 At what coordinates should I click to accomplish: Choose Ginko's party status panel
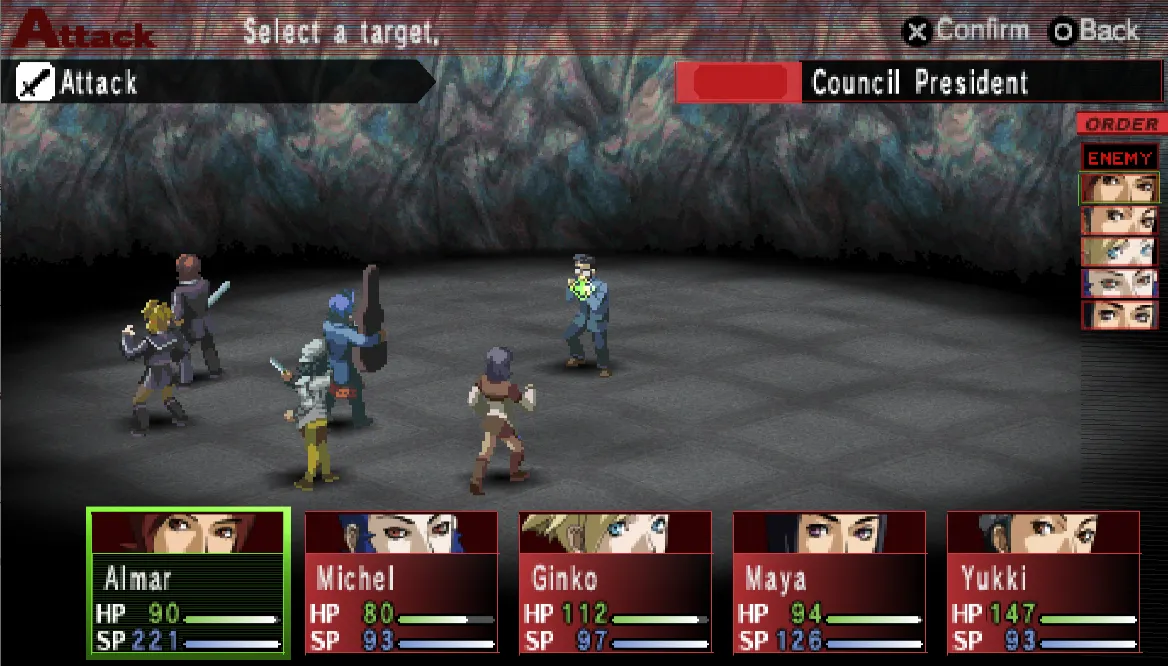coord(615,583)
